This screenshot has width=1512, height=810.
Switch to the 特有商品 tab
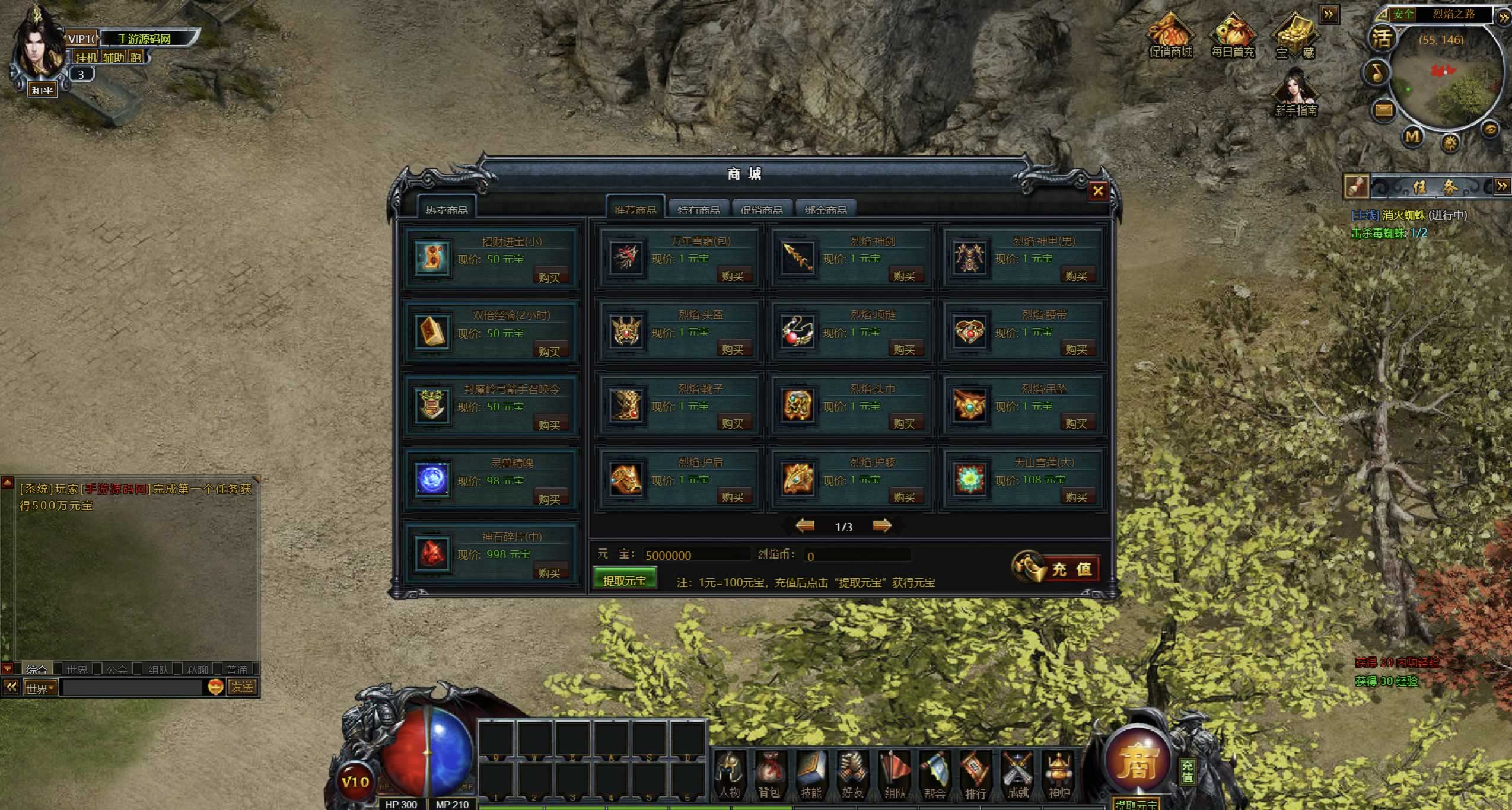pyautogui.click(x=699, y=209)
